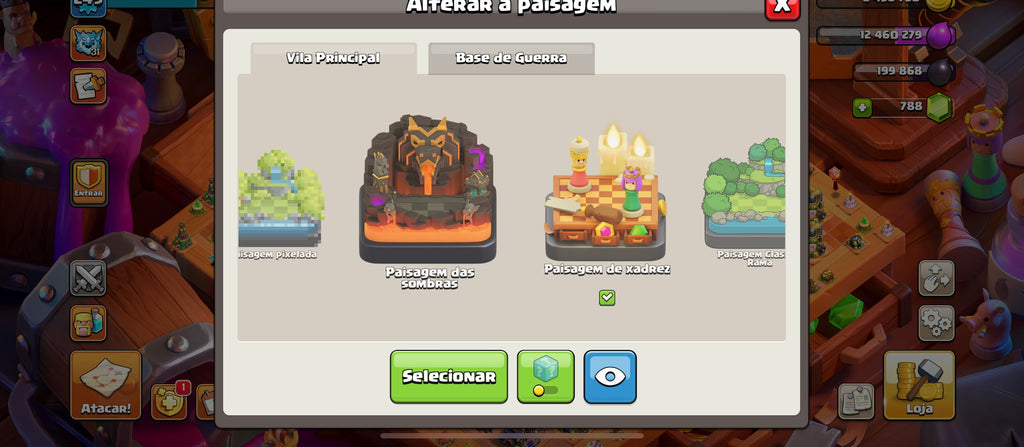Open the Loja shop
Image resolution: width=1024 pixels, height=447 pixels.
918,384
